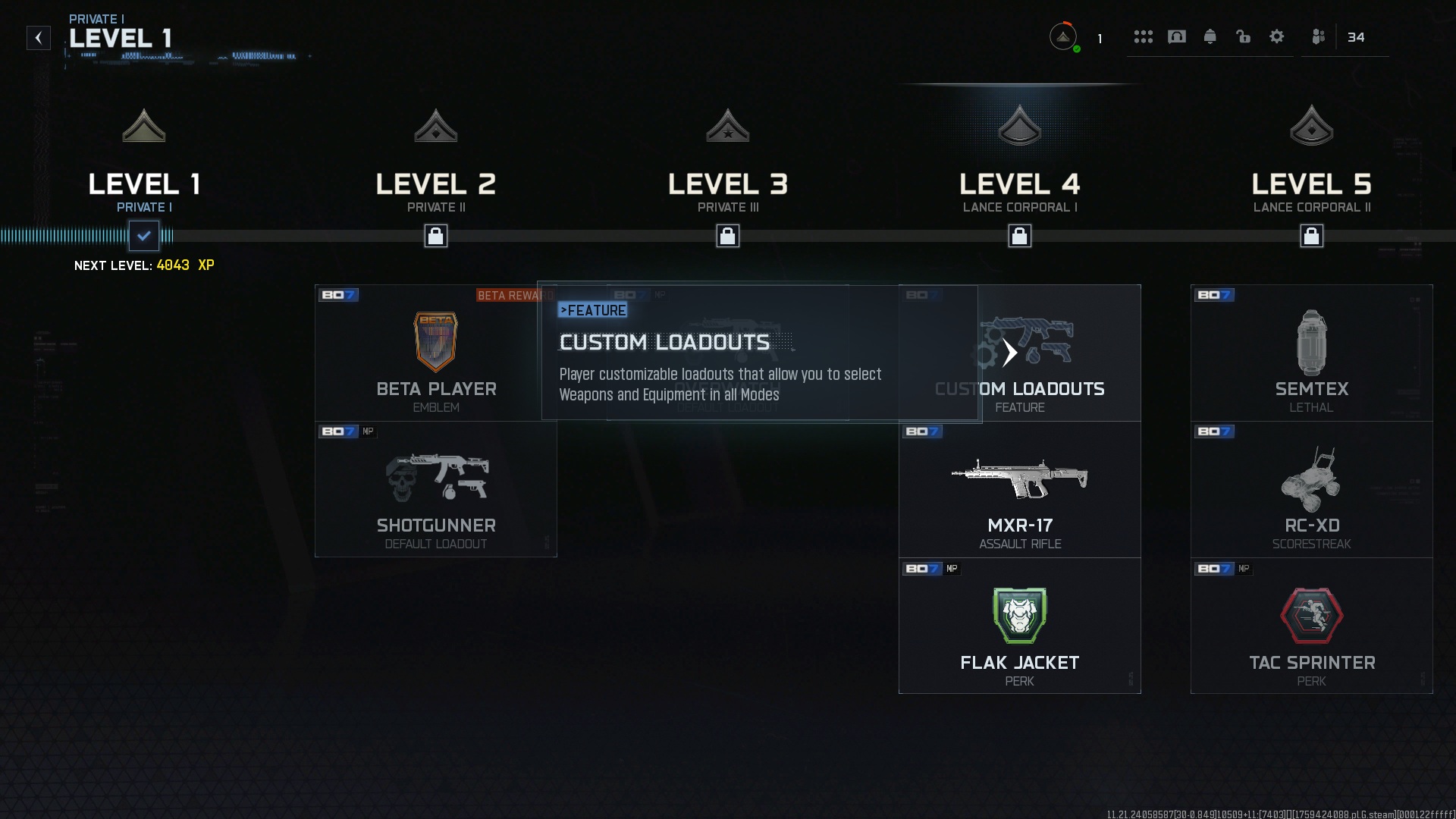View the Tac Sprinter perk reward
Image resolution: width=1456 pixels, height=819 pixels.
(x=1312, y=626)
